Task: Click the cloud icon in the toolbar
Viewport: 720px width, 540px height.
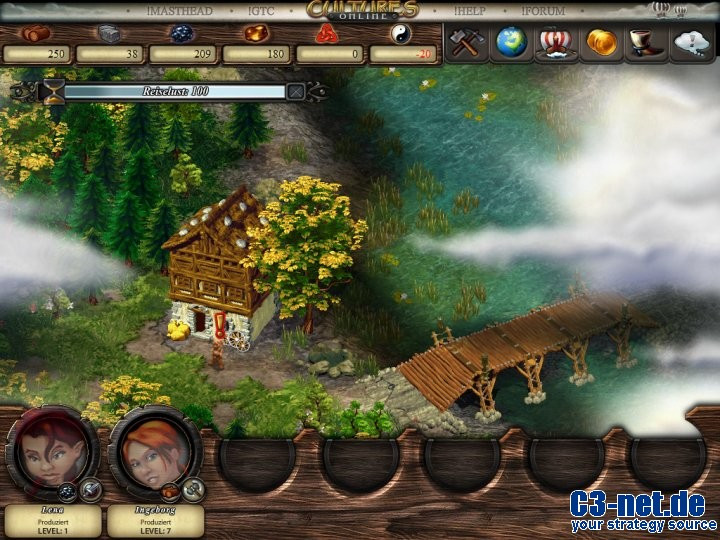Action: click(x=692, y=43)
